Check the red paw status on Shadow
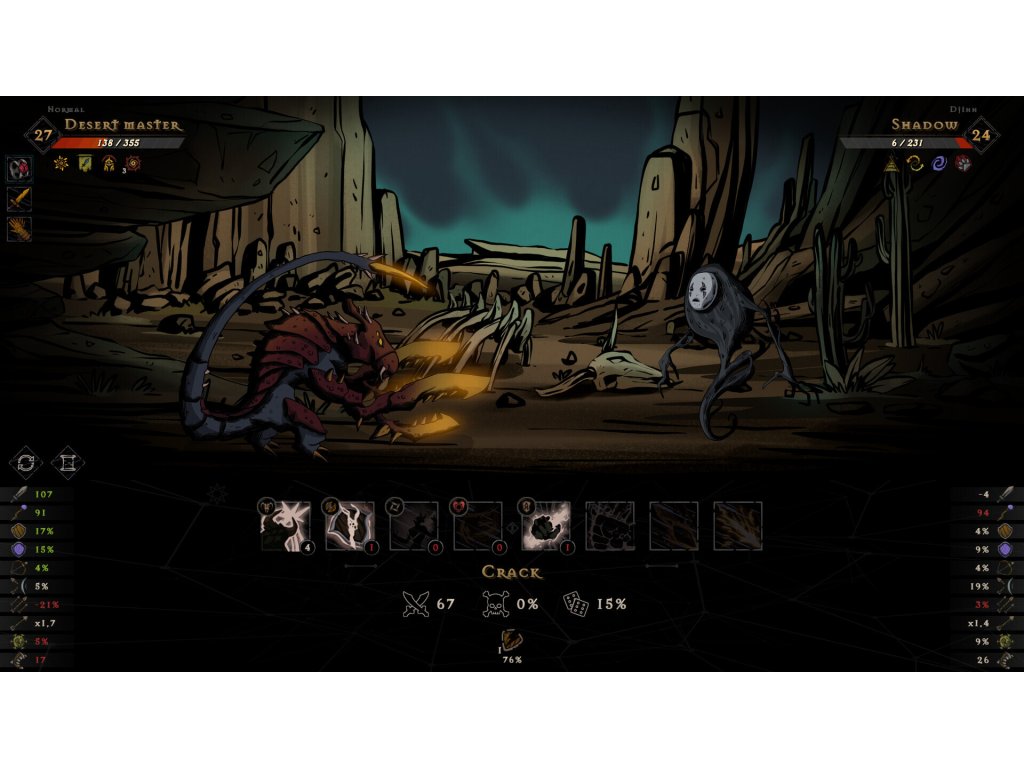This screenshot has height=768, width=1024. tap(963, 163)
